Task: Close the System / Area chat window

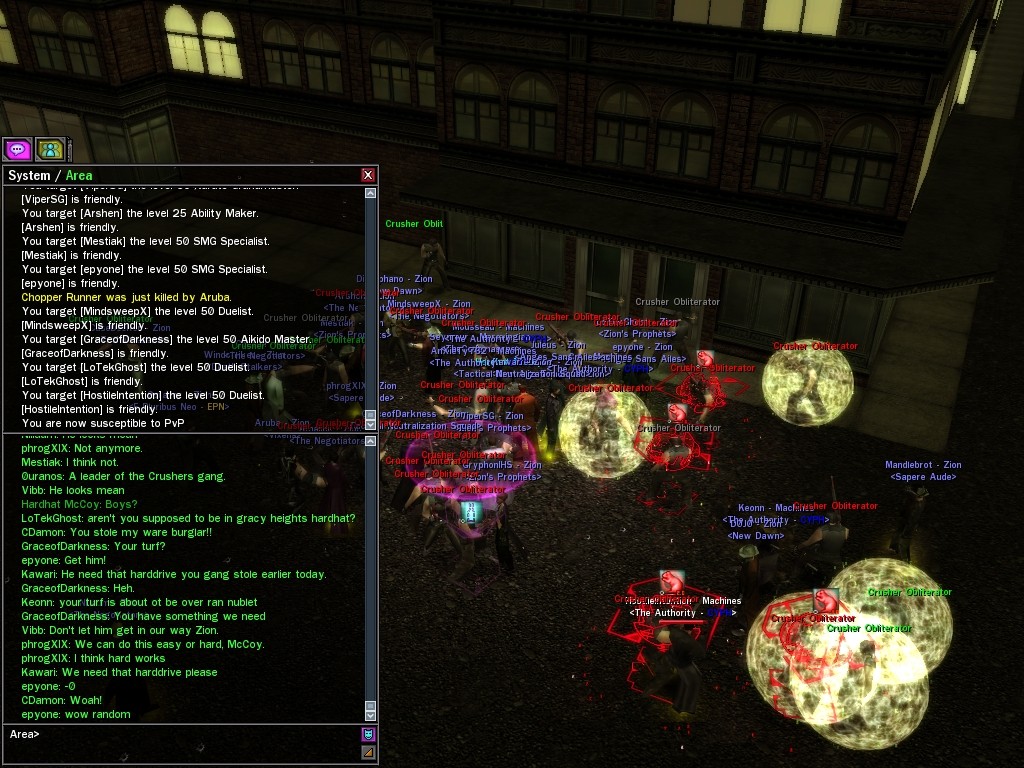Action: 368,175
